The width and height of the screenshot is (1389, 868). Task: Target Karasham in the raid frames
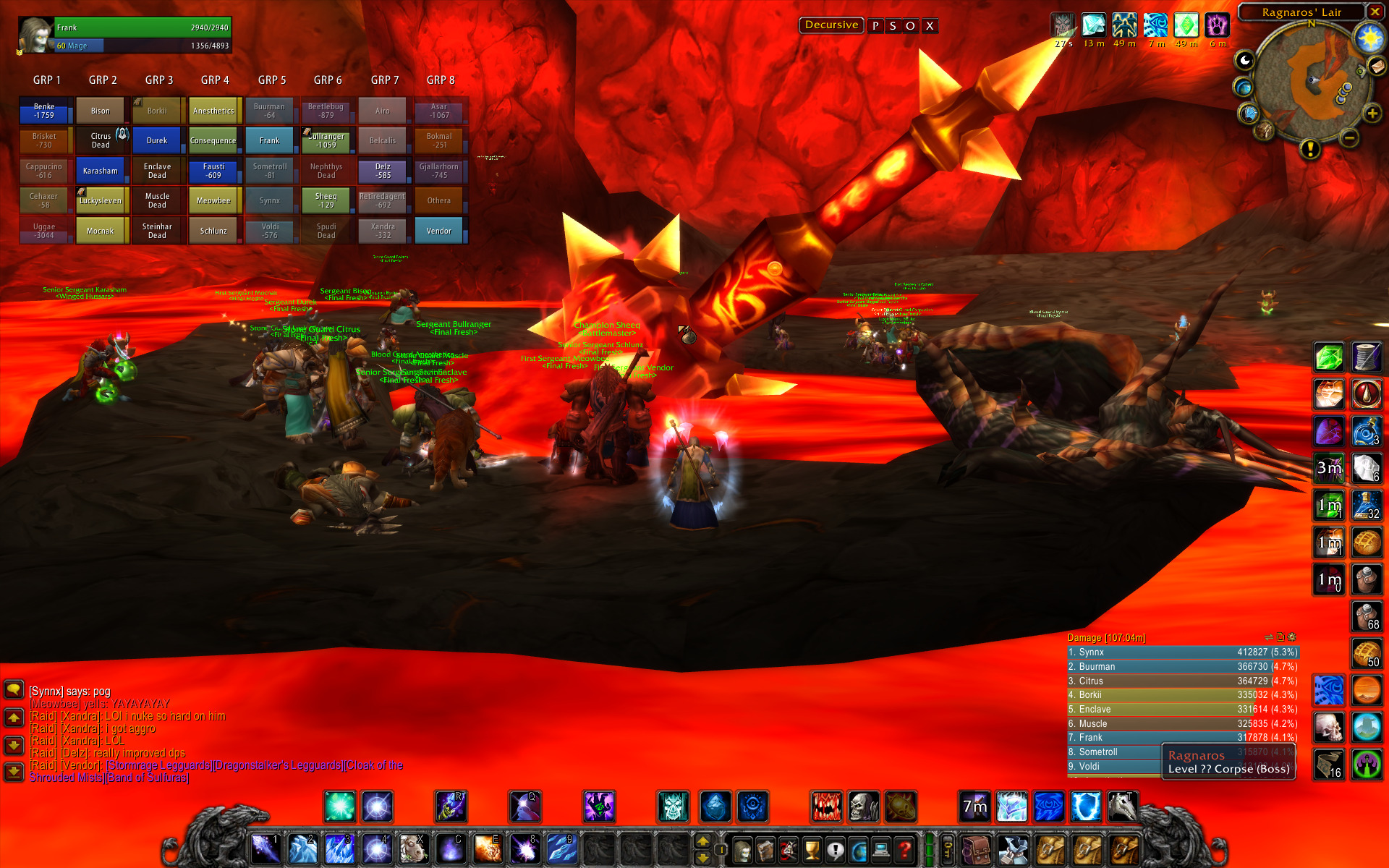pyautogui.click(x=101, y=171)
